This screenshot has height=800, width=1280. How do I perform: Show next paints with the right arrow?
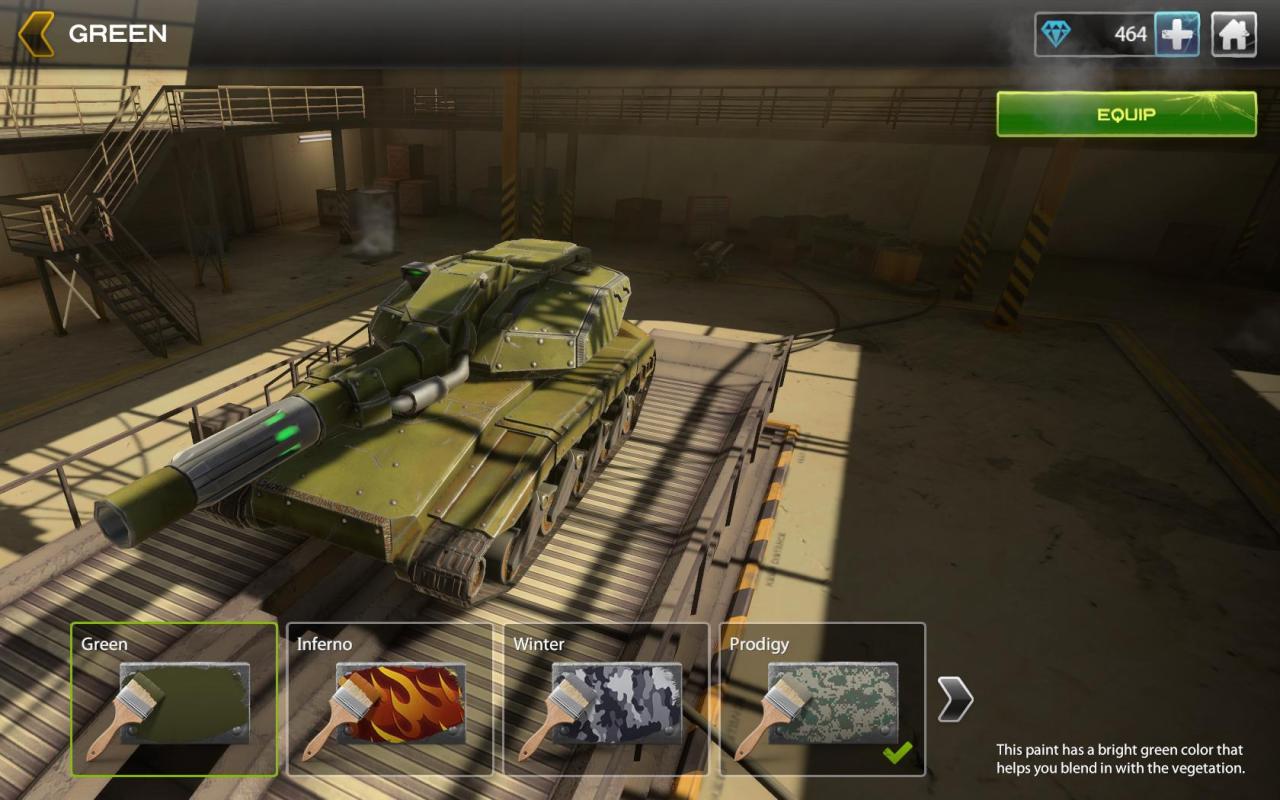pos(955,698)
